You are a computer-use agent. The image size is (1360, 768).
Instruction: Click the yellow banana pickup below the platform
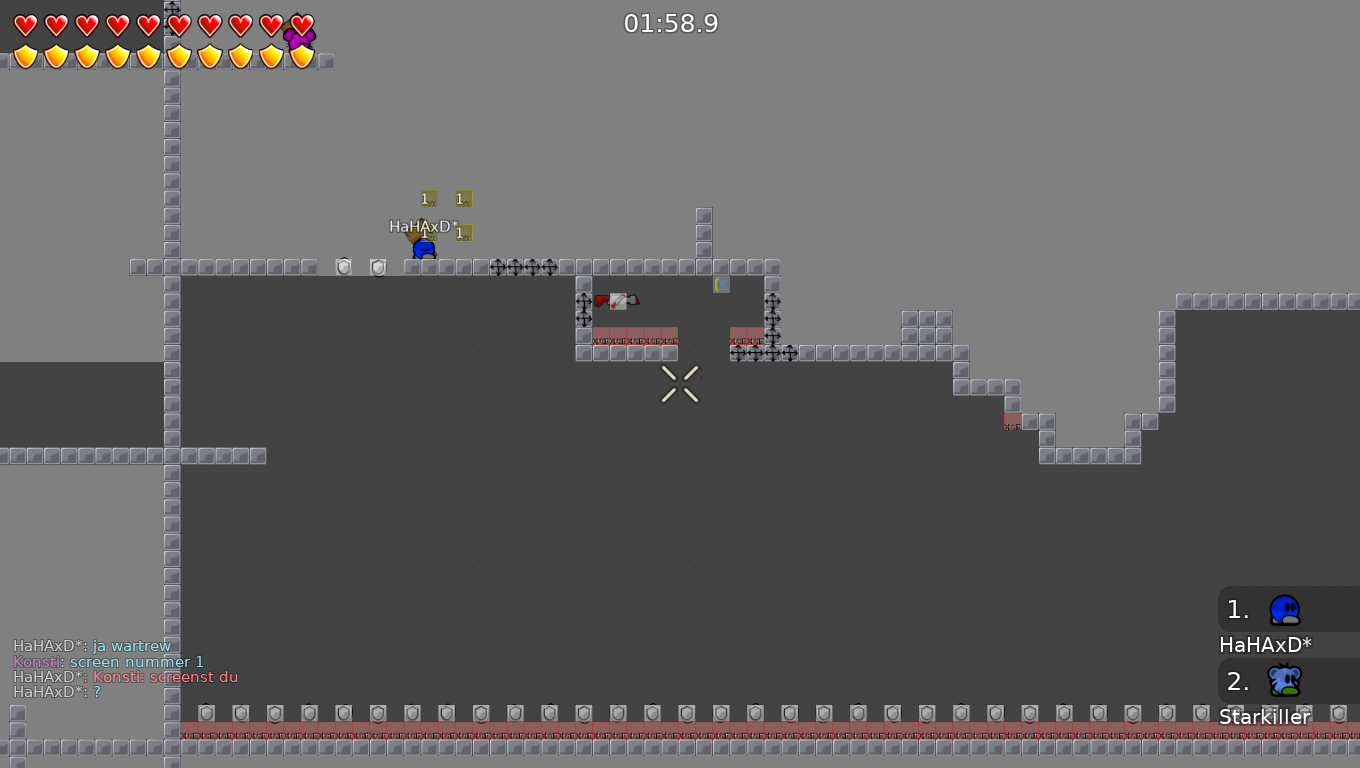click(x=722, y=284)
